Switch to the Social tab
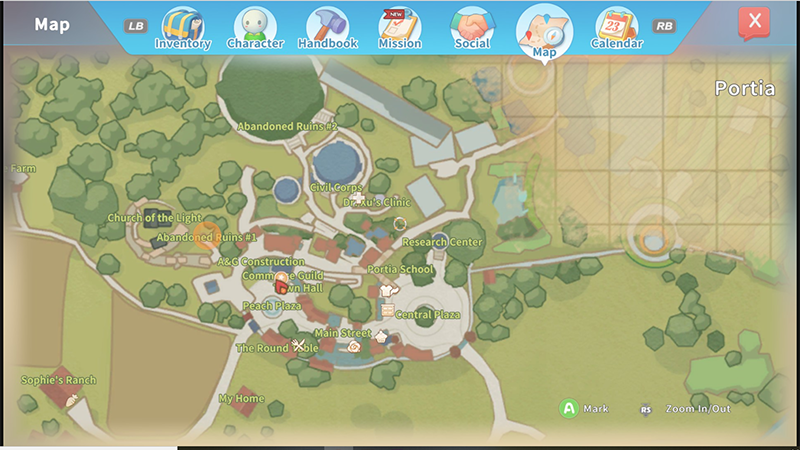 tap(472, 28)
